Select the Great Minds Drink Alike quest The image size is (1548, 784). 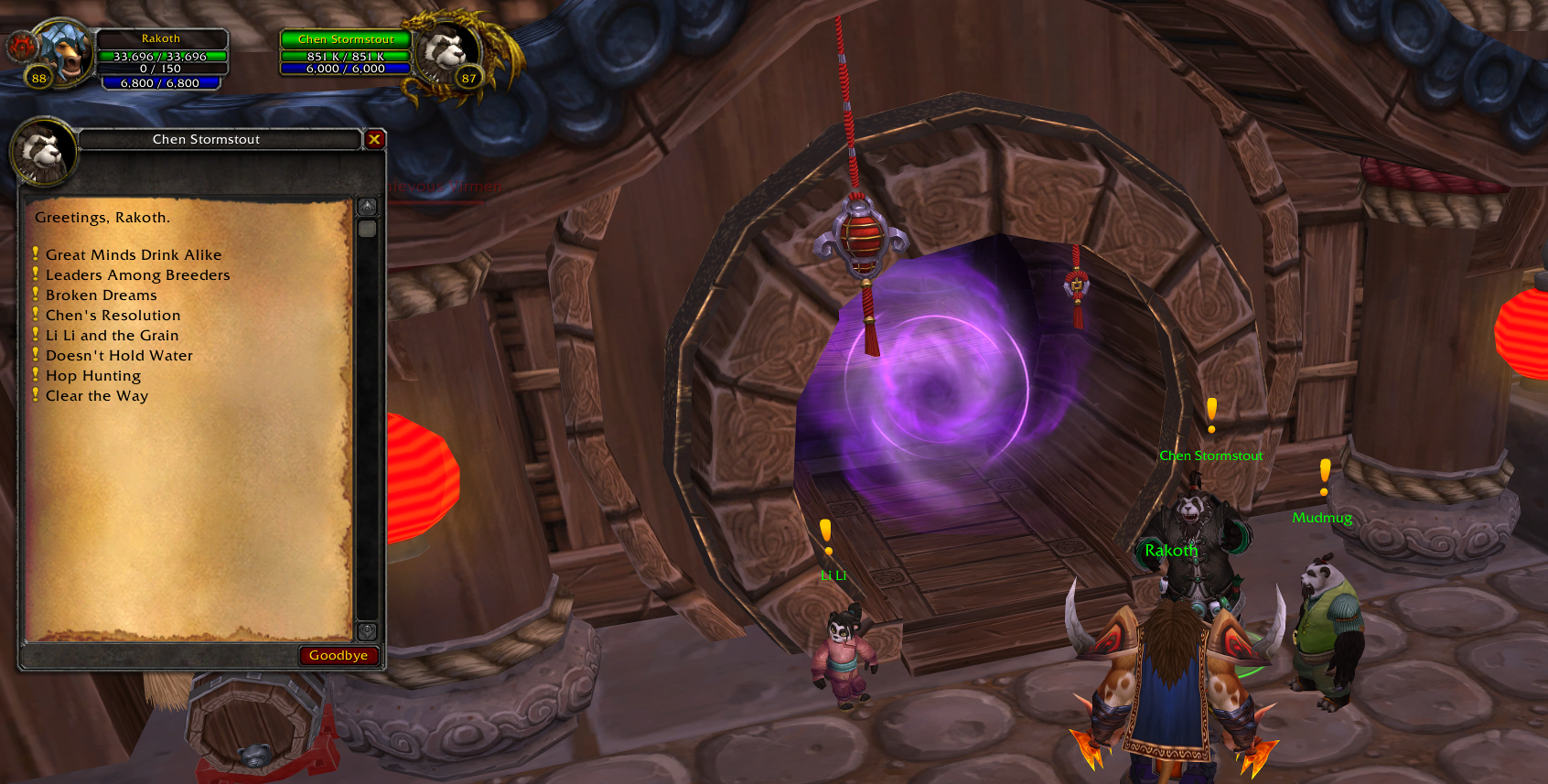coord(134,255)
